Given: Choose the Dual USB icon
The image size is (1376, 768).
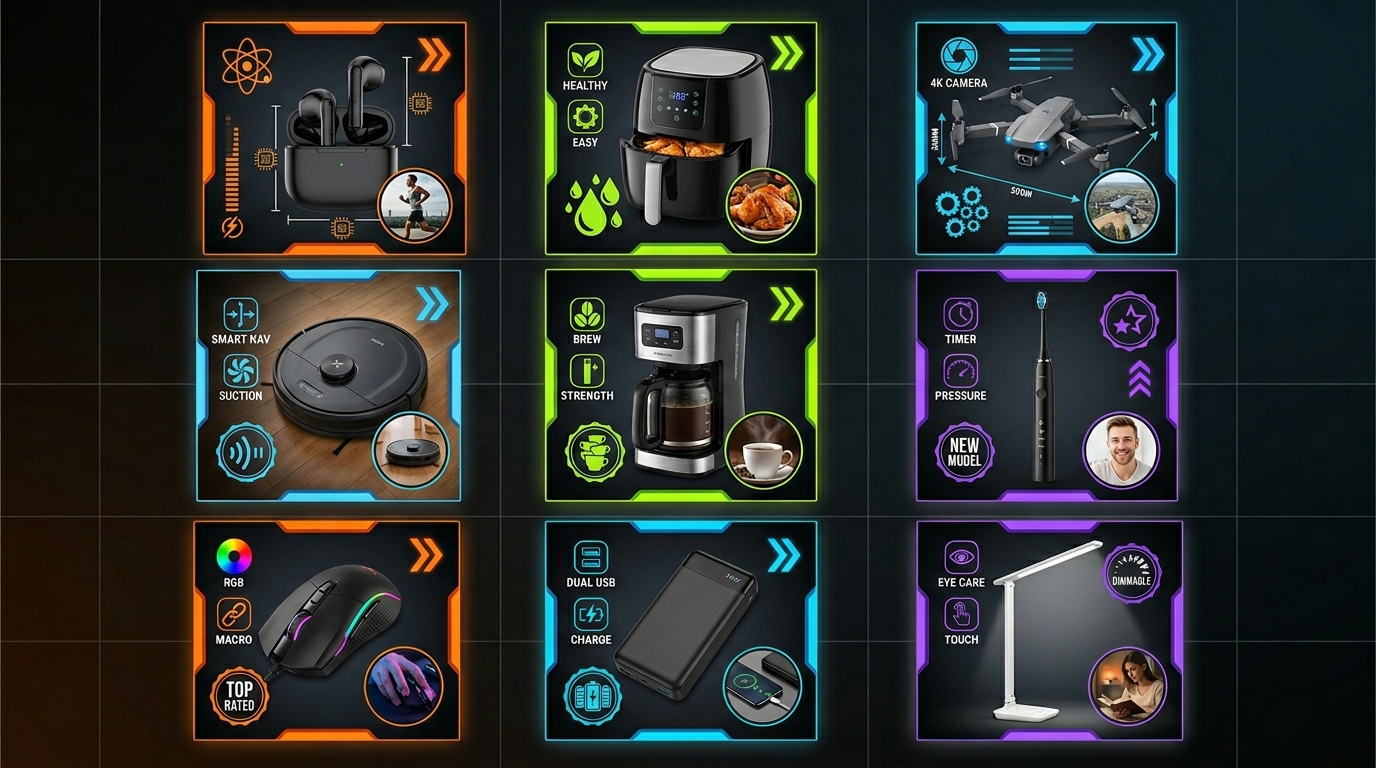Looking at the screenshot, I should point(590,558).
